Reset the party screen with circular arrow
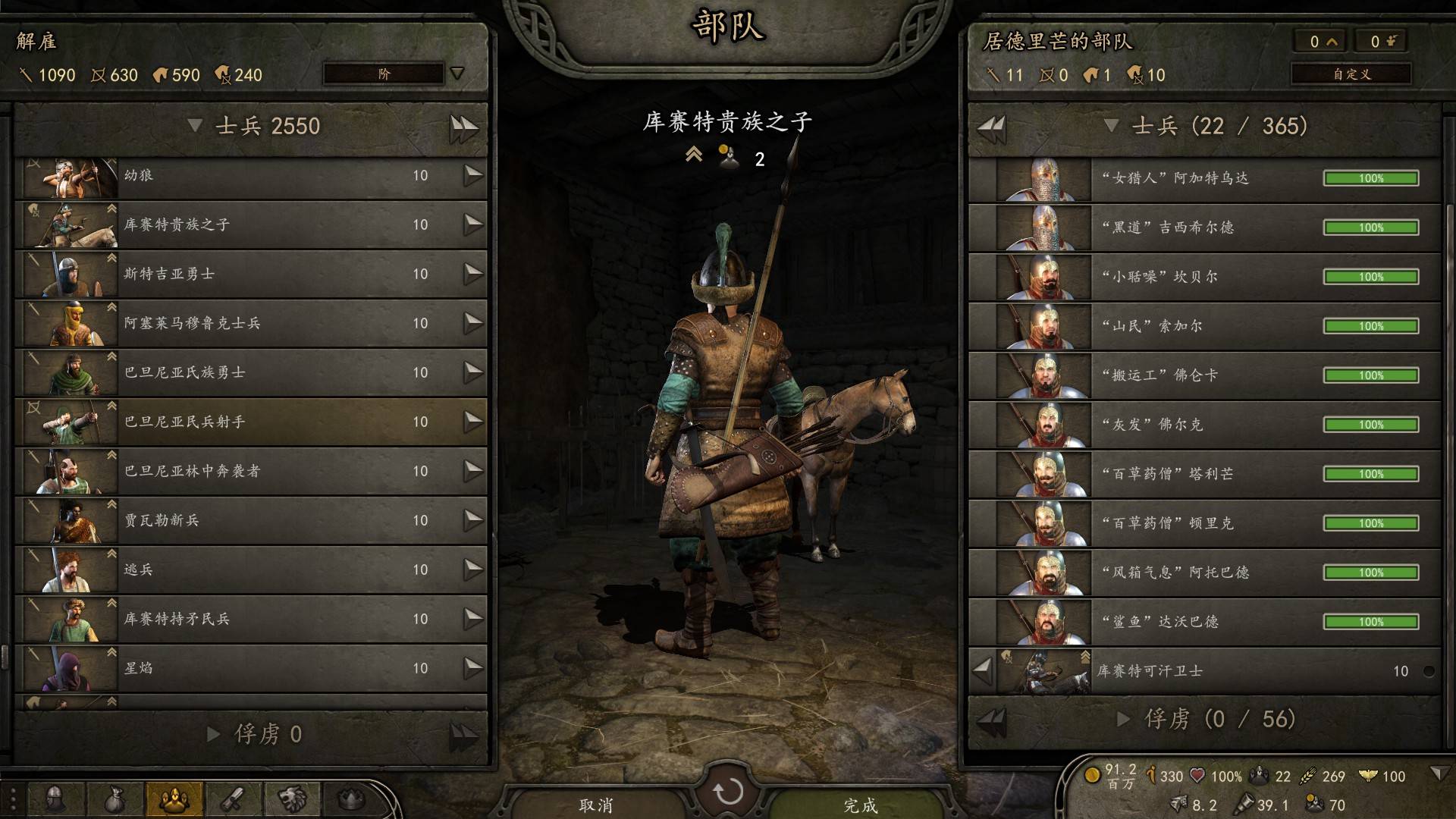Image resolution: width=1456 pixels, height=819 pixels. coord(728,792)
